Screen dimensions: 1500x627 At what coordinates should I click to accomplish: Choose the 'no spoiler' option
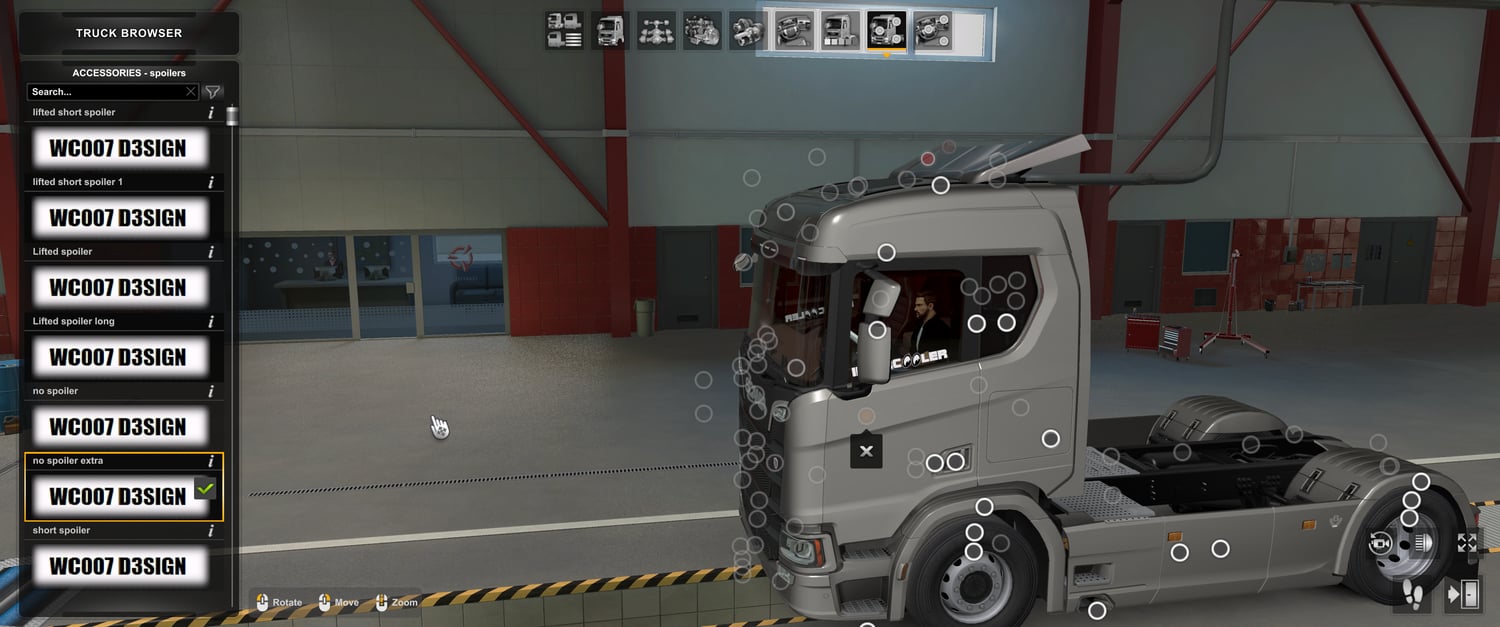point(118,427)
